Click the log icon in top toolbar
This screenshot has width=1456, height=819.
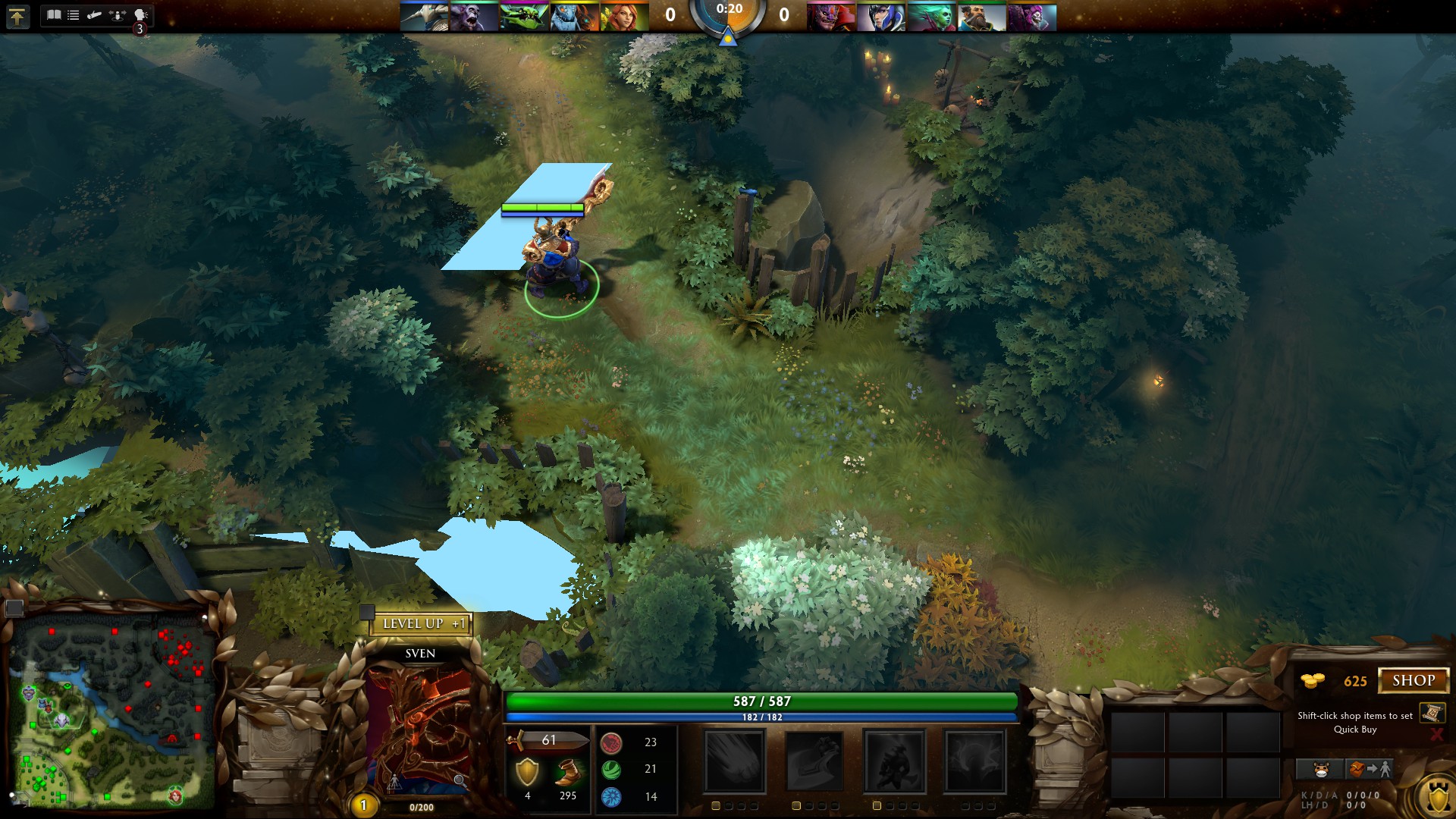coord(94,14)
